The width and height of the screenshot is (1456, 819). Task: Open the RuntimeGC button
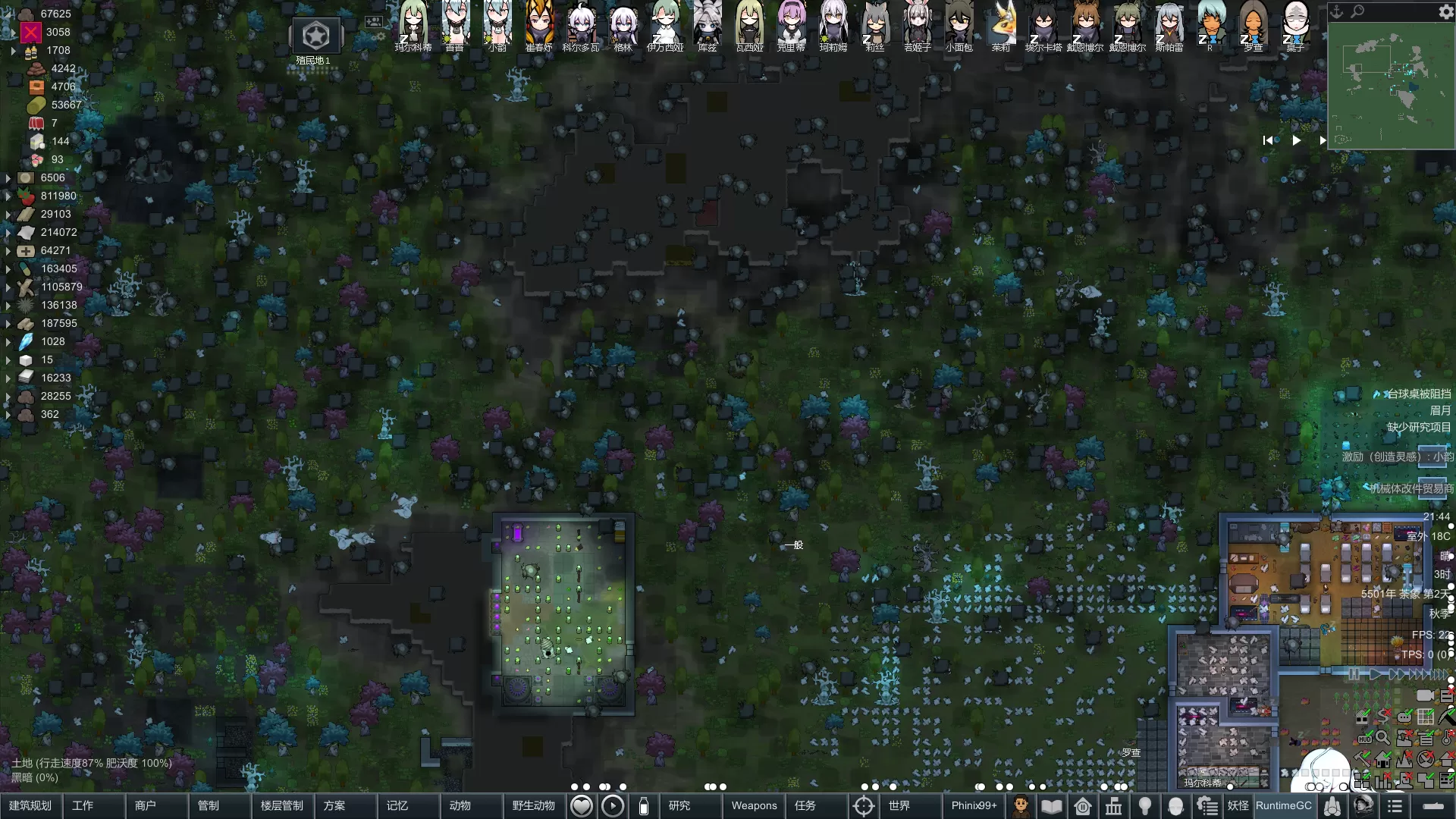click(1283, 805)
